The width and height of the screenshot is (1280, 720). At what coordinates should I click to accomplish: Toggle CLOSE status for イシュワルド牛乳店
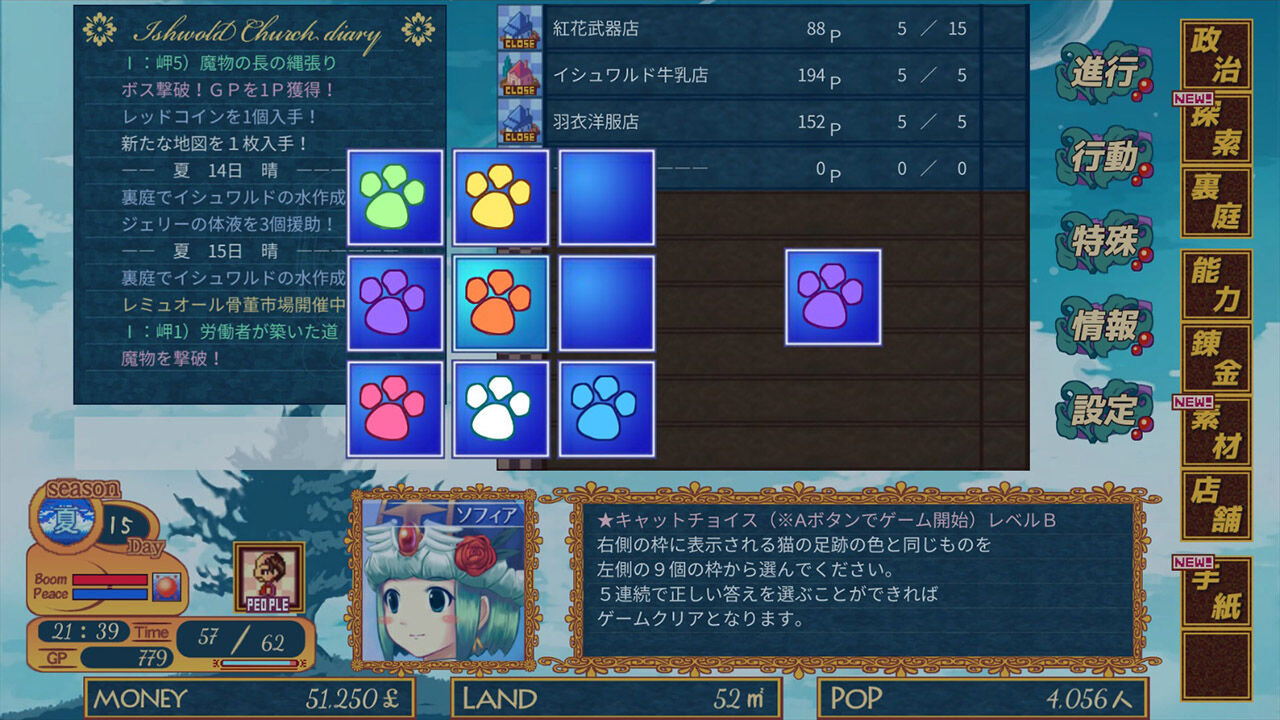[518, 89]
